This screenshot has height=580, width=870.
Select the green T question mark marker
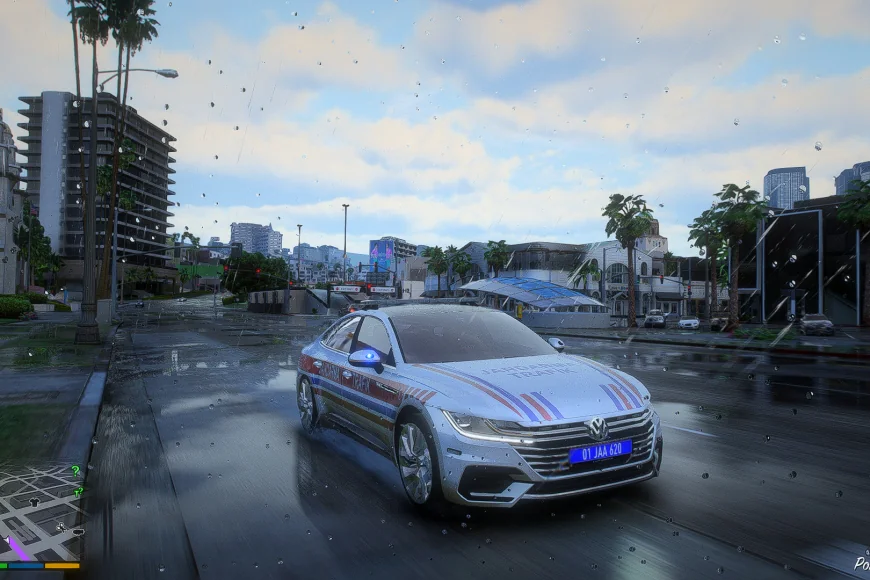coord(78,492)
